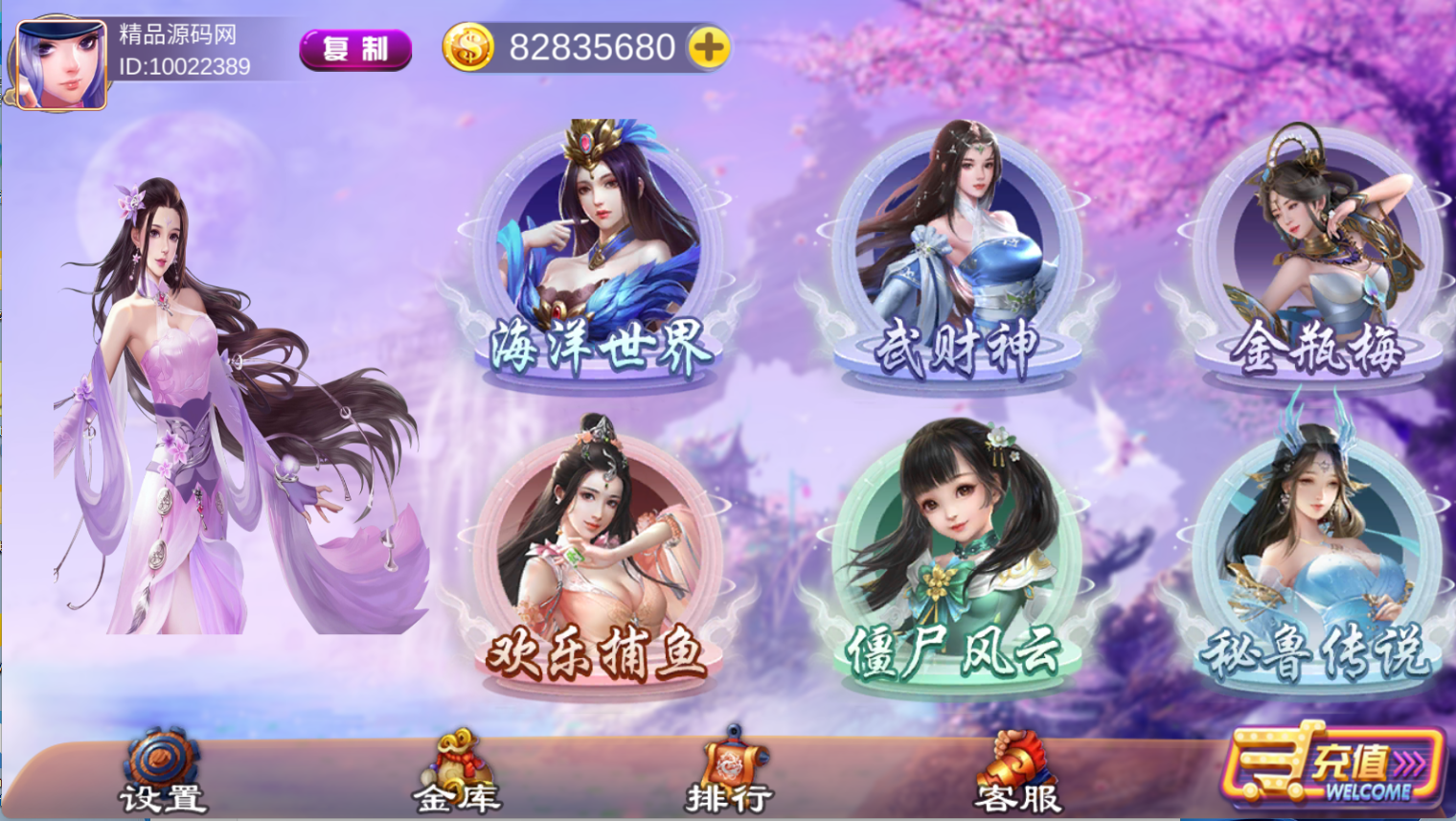Click the WELCOME recharge banner text
The width and height of the screenshot is (1456, 821).
tap(1372, 789)
